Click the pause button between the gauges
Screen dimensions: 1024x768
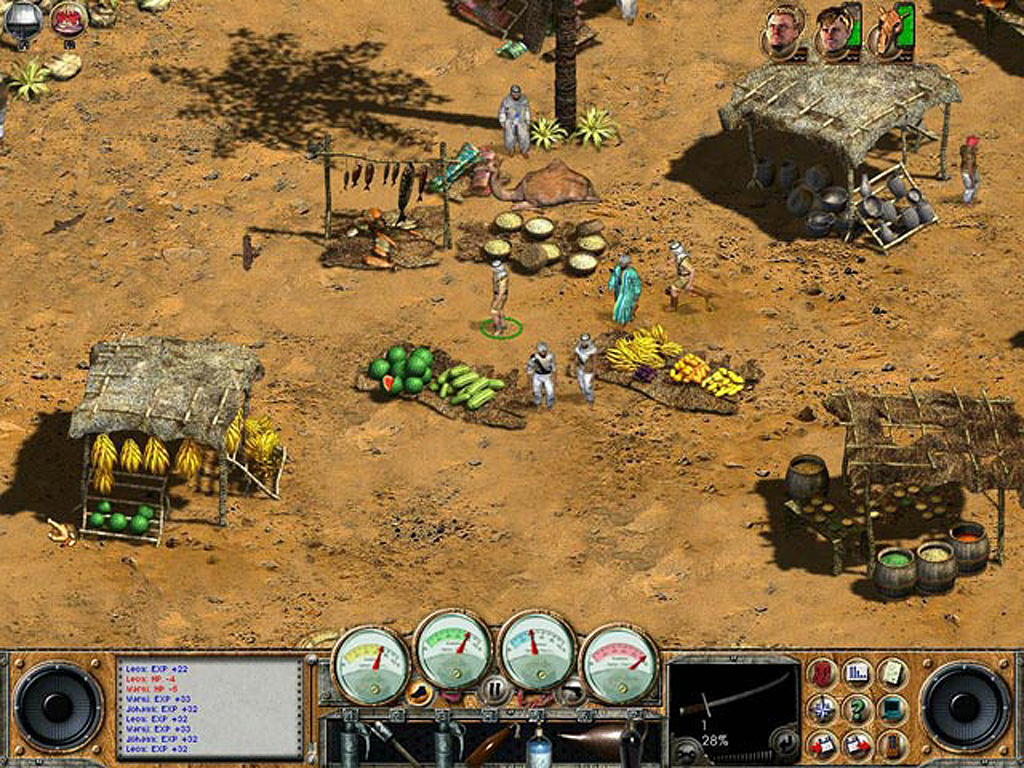tap(495, 689)
